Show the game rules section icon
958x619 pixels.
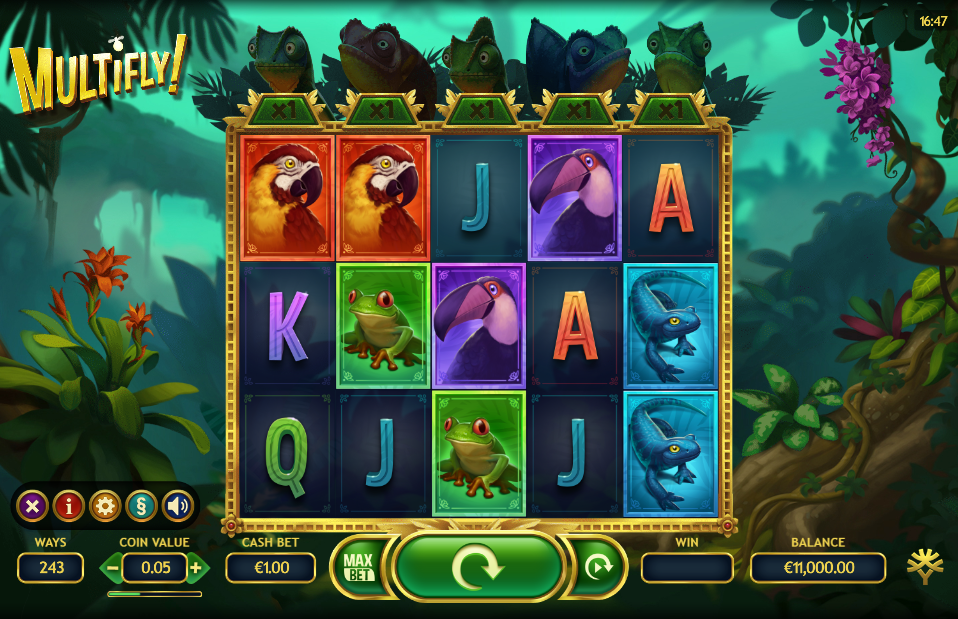[141, 506]
